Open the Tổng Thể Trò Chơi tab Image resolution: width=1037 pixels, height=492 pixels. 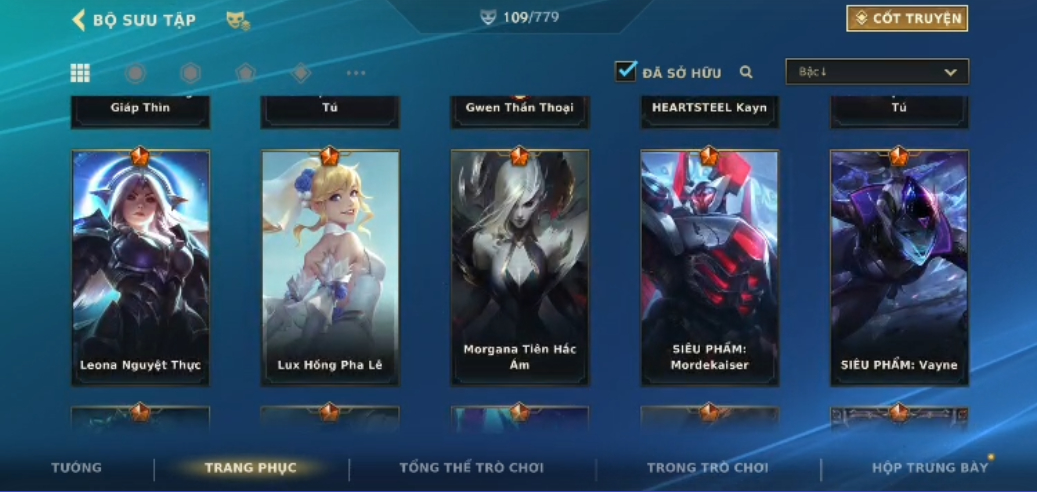point(471,468)
